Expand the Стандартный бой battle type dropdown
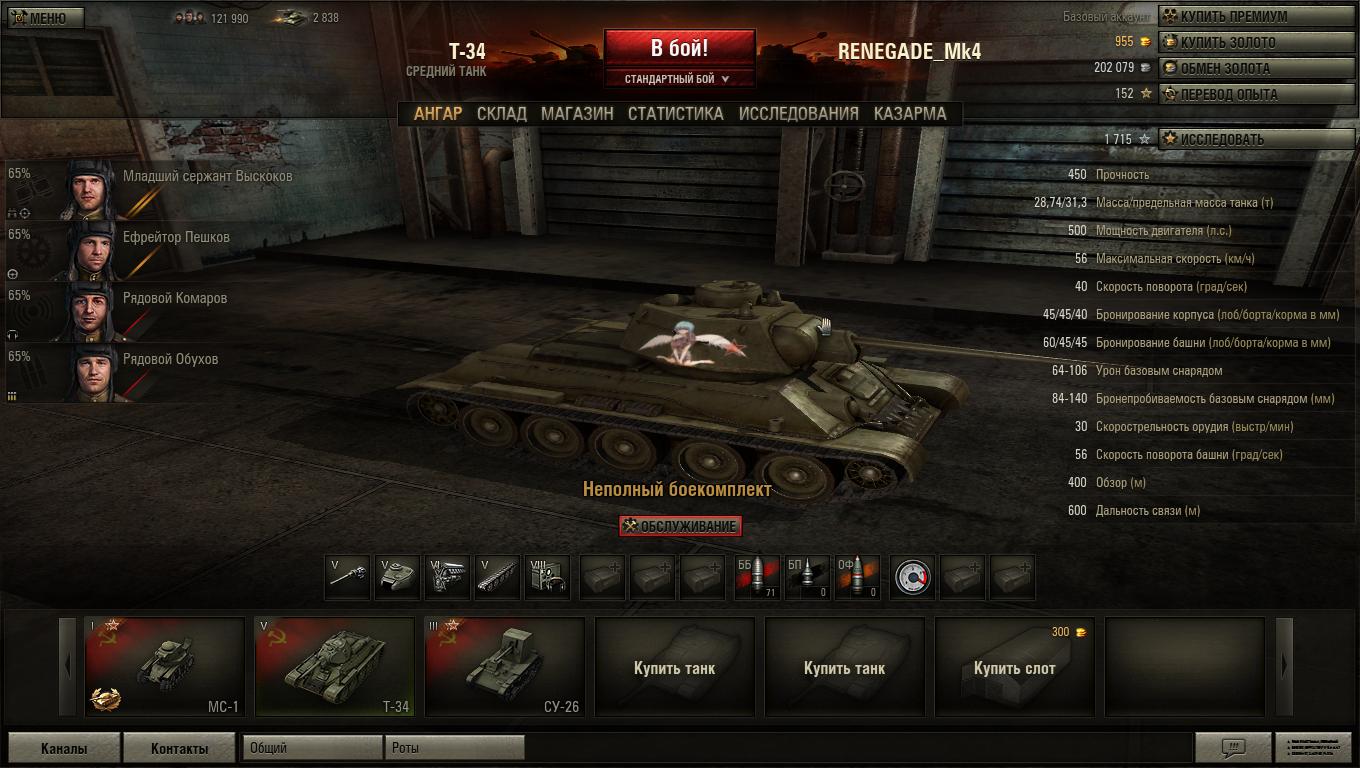The width and height of the screenshot is (1360, 768). 679,79
